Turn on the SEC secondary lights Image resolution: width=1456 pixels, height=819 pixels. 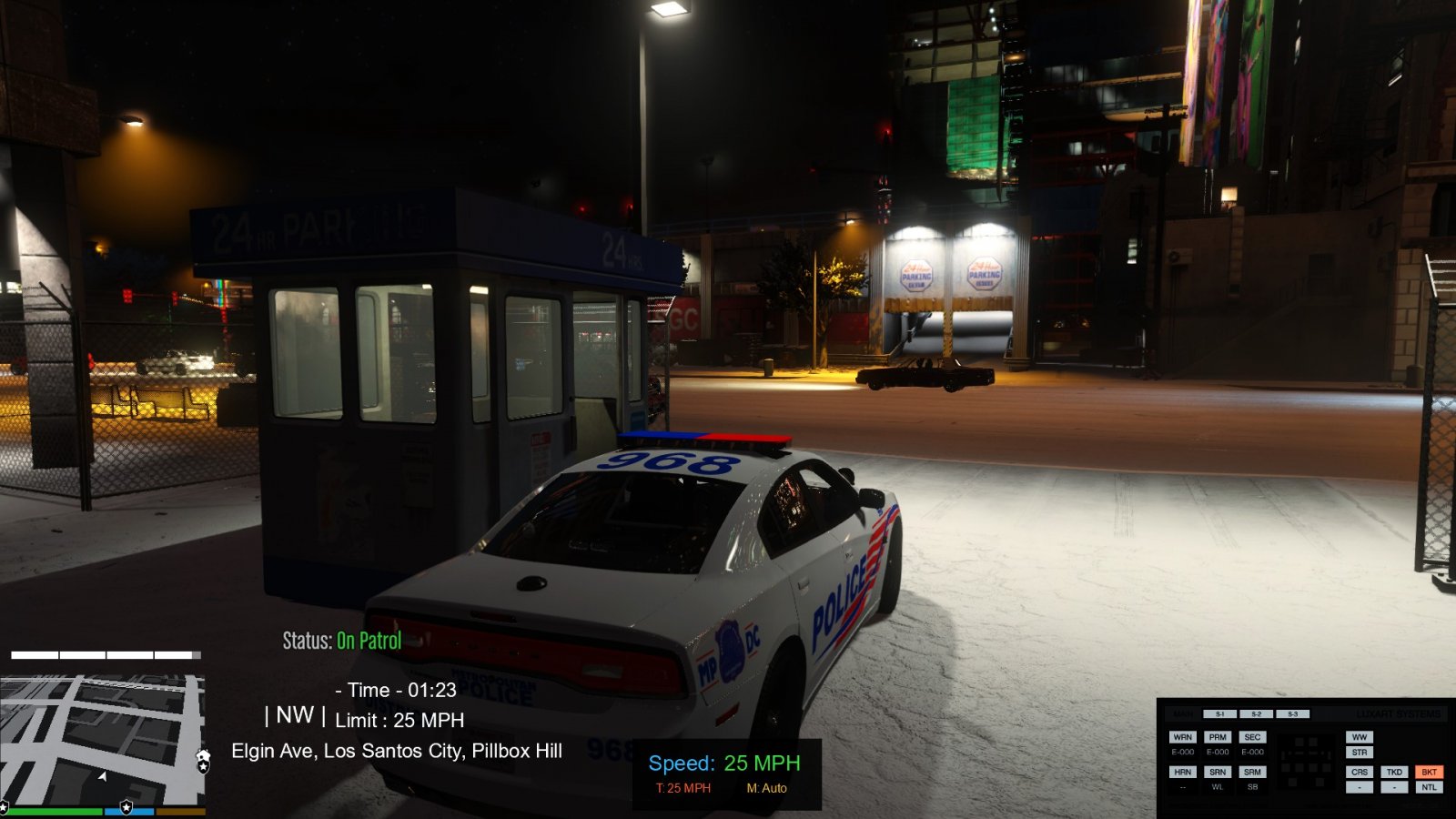pyautogui.click(x=1252, y=737)
